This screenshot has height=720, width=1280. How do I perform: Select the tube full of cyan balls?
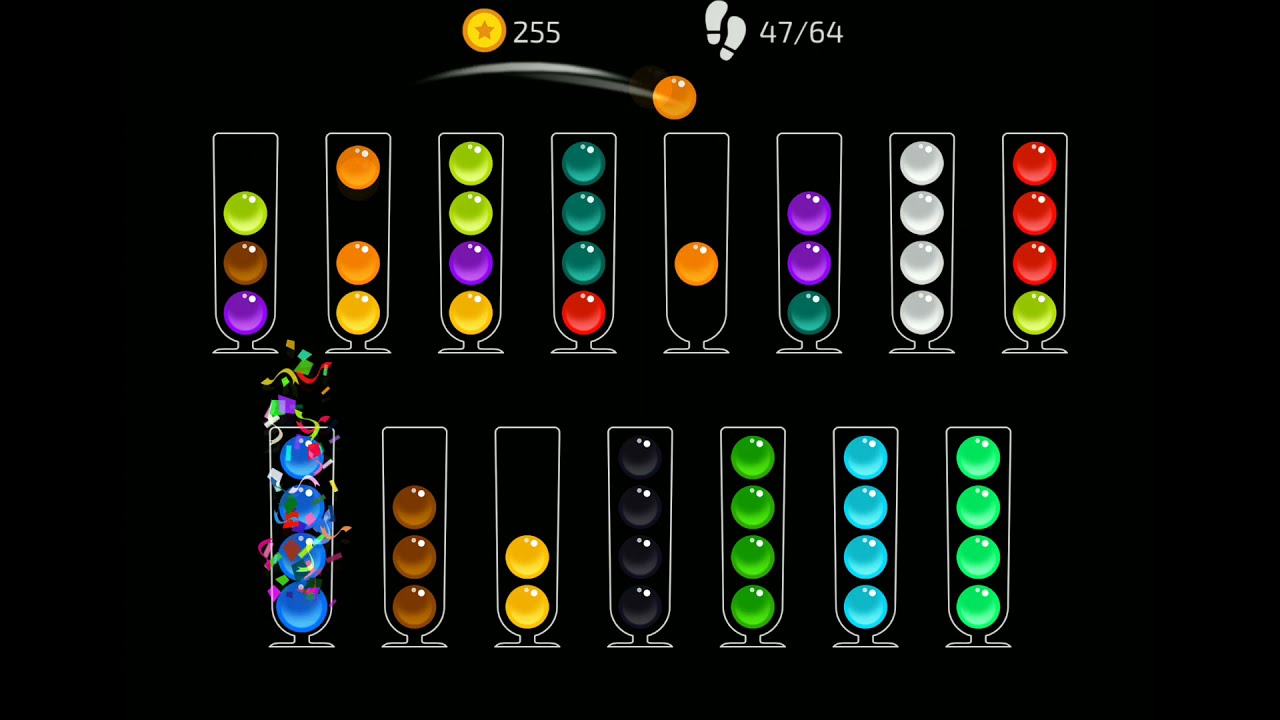[x=865, y=535]
